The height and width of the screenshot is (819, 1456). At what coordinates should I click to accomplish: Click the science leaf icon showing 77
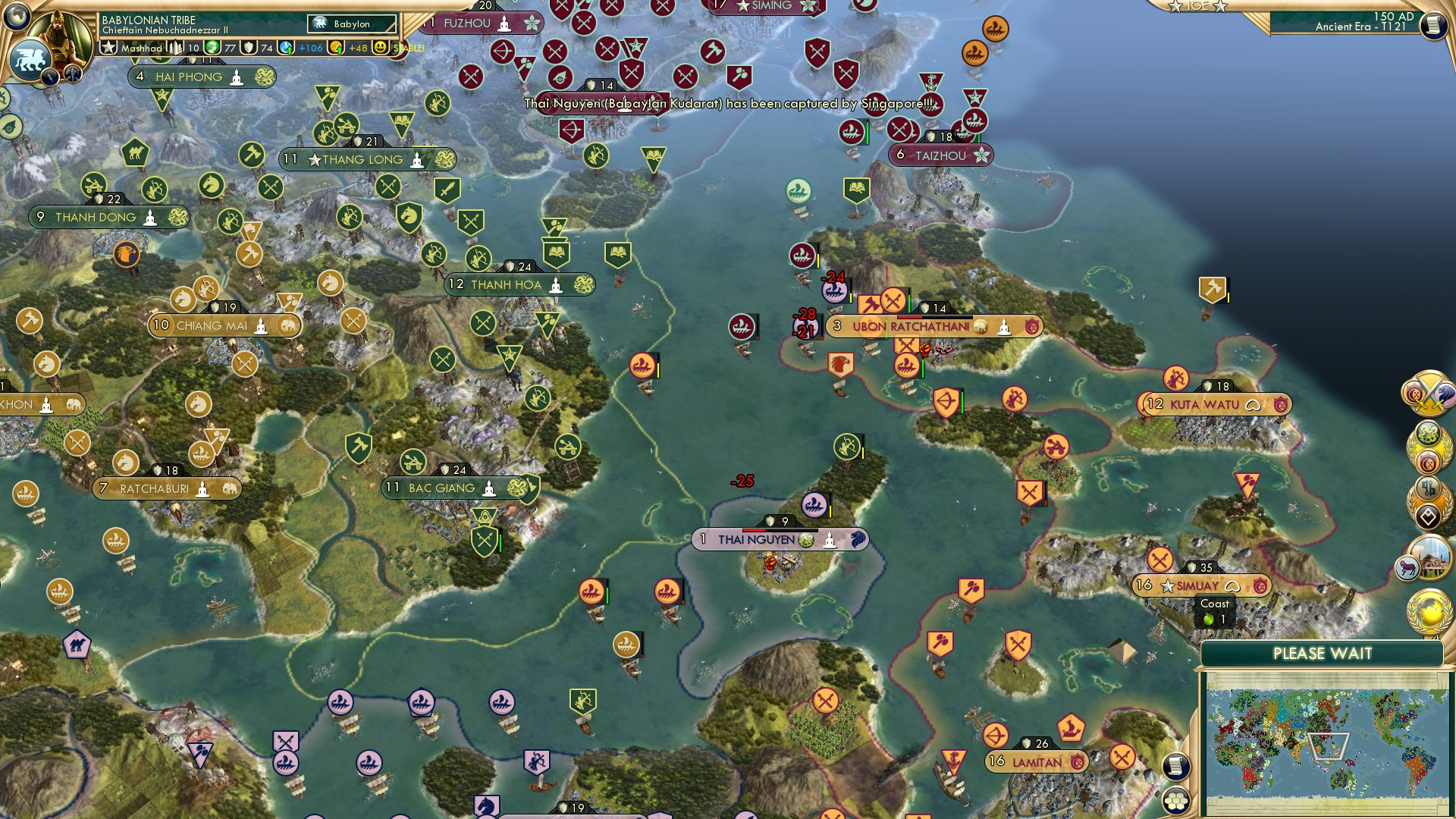pyautogui.click(x=211, y=48)
